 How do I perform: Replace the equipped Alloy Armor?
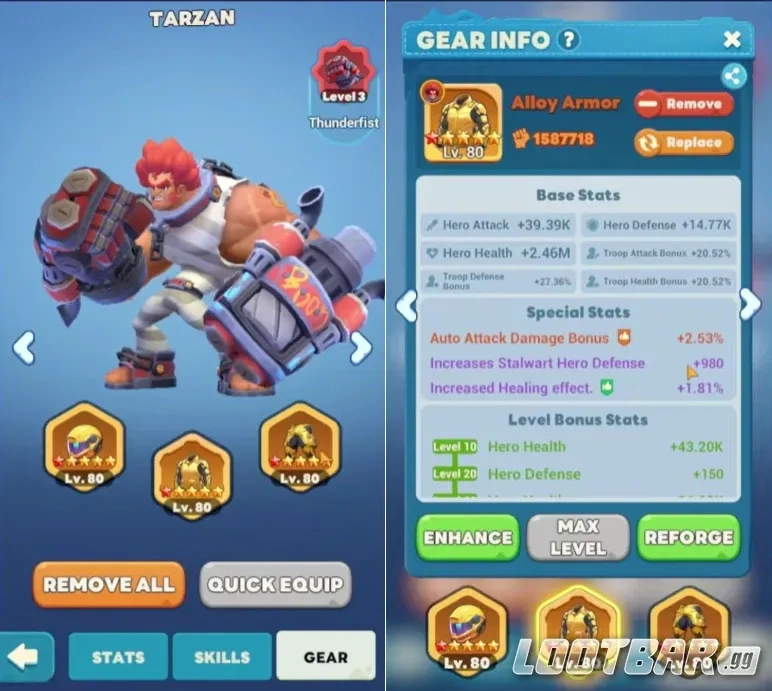click(683, 142)
